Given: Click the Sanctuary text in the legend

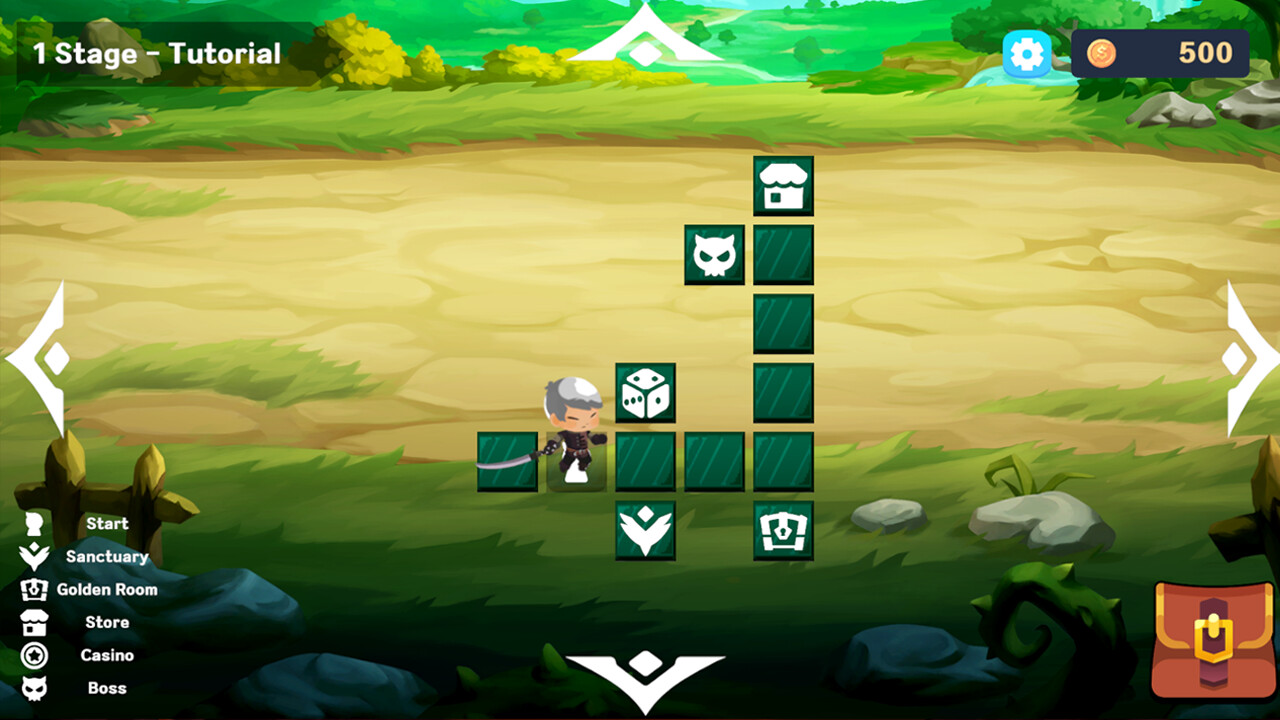Looking at the screenshot, I should (106, 556).
